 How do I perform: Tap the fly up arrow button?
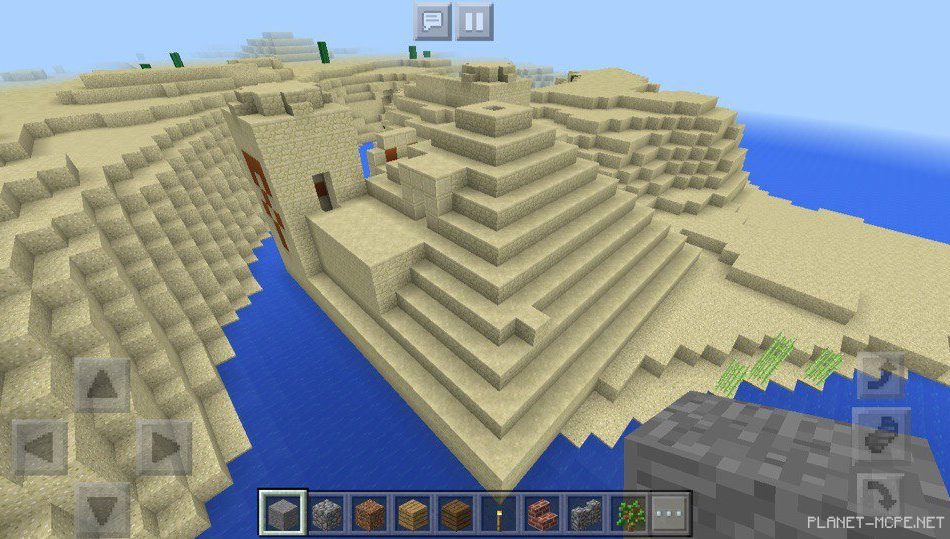pyautogui.click(x=880, y=376)
